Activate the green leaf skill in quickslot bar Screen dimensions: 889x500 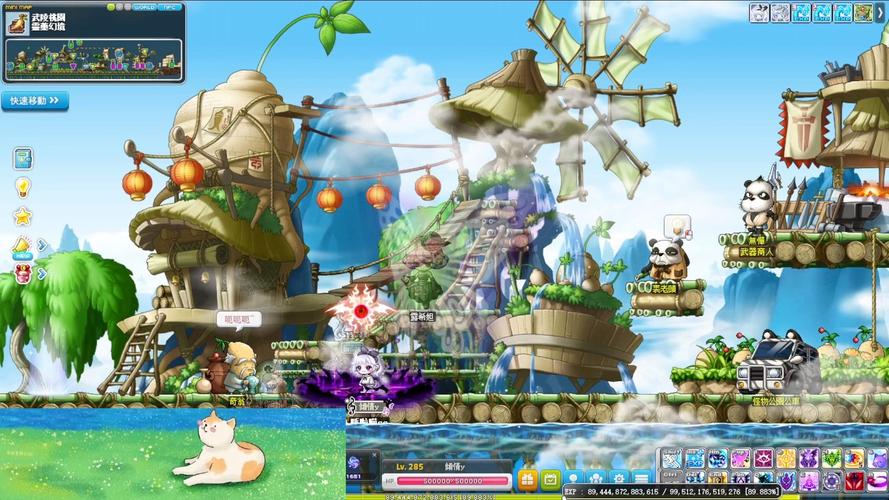(x=829, y=459)
